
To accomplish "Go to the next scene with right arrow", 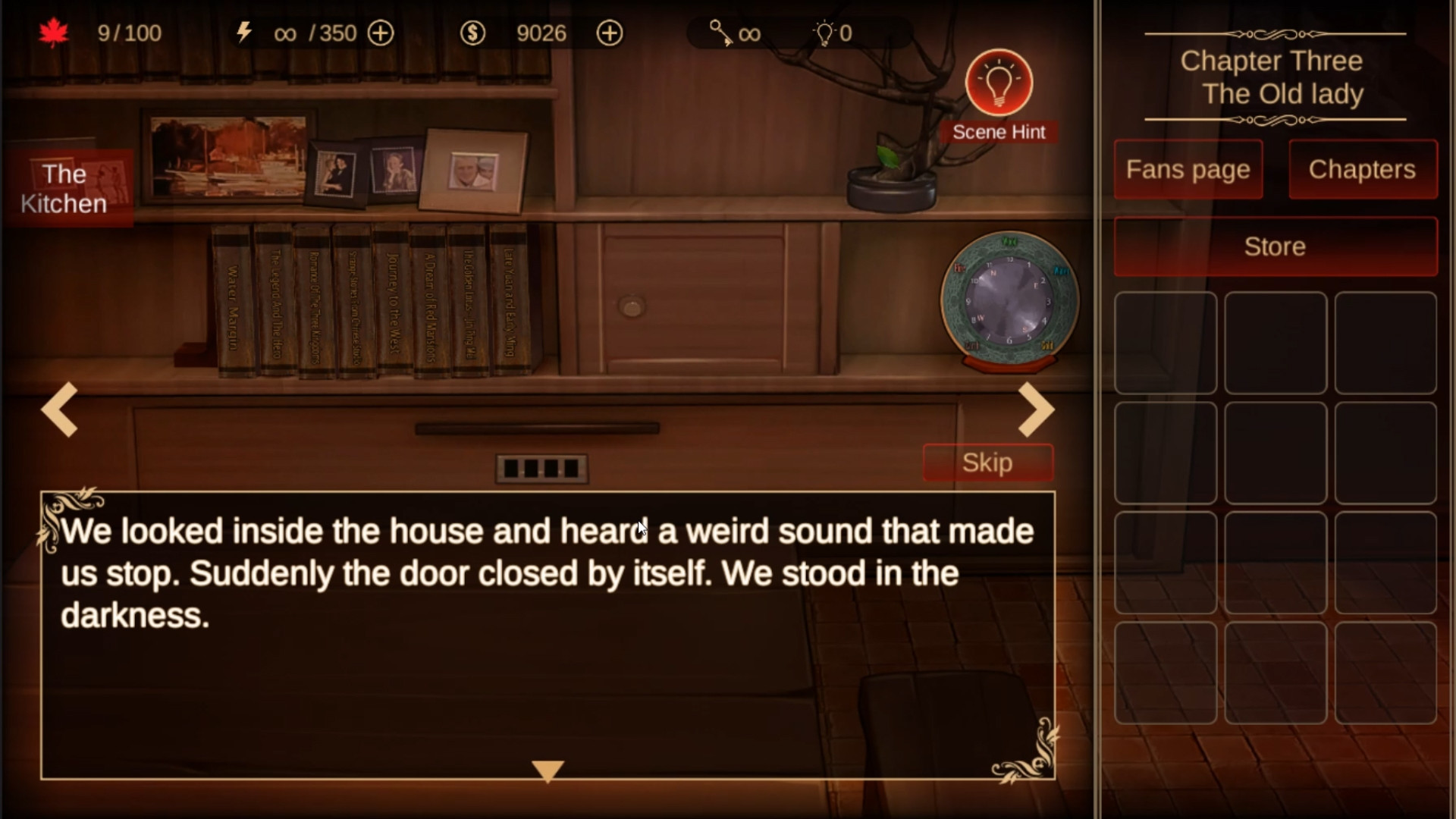I will click(1035, 409).
